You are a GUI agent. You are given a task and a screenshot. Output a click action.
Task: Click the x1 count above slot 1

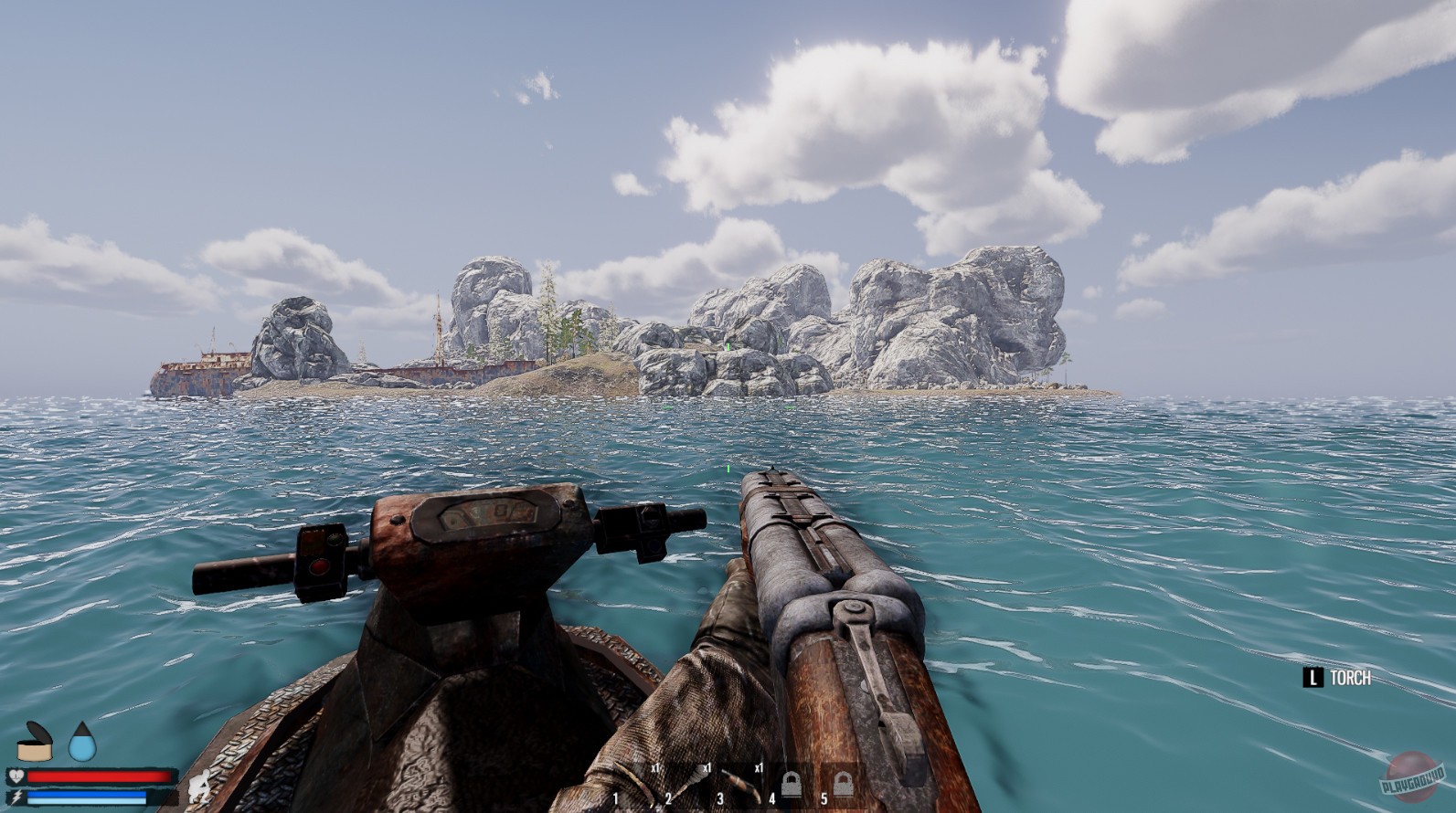[x=656, y=767]
